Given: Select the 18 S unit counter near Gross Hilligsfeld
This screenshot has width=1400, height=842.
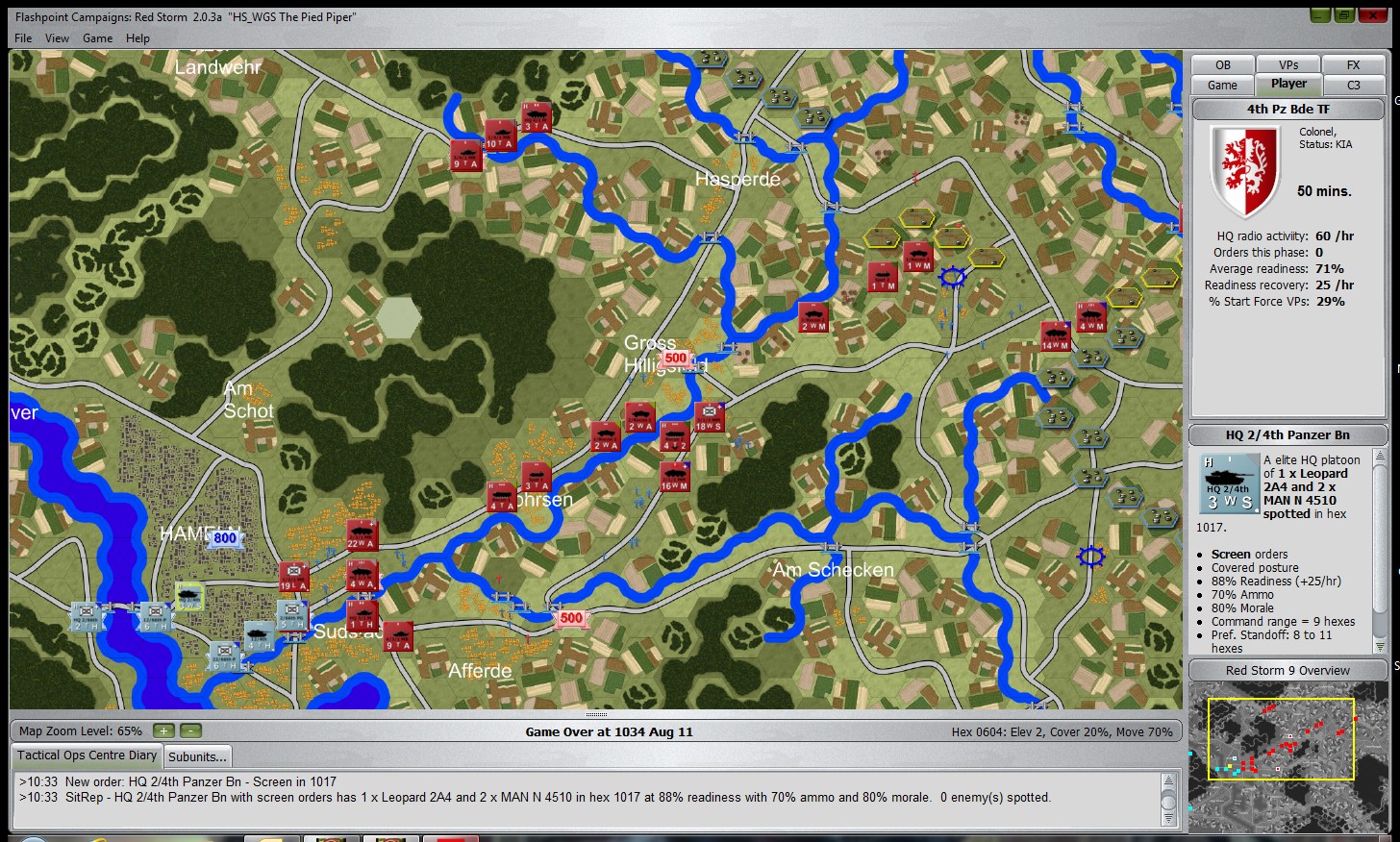Looking at the screenshot, I should coord(709,417).
